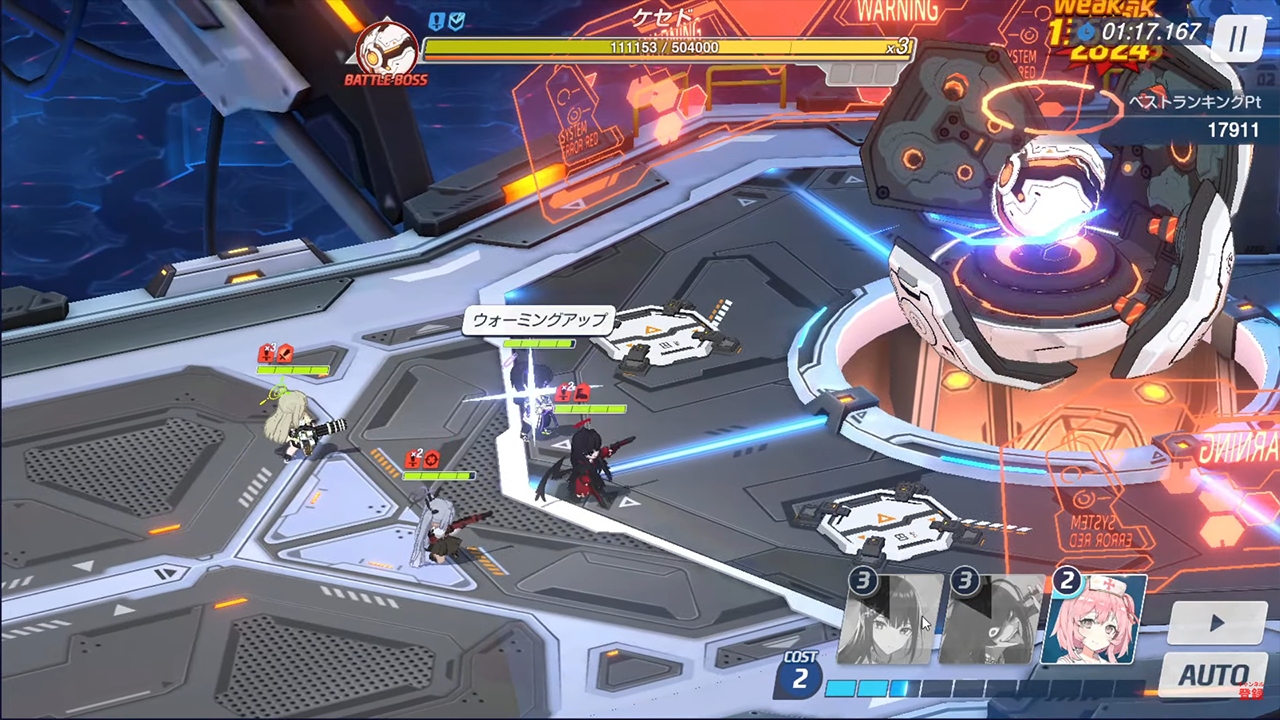Select the greyed grinning character skill card

(x=990, y=620)
